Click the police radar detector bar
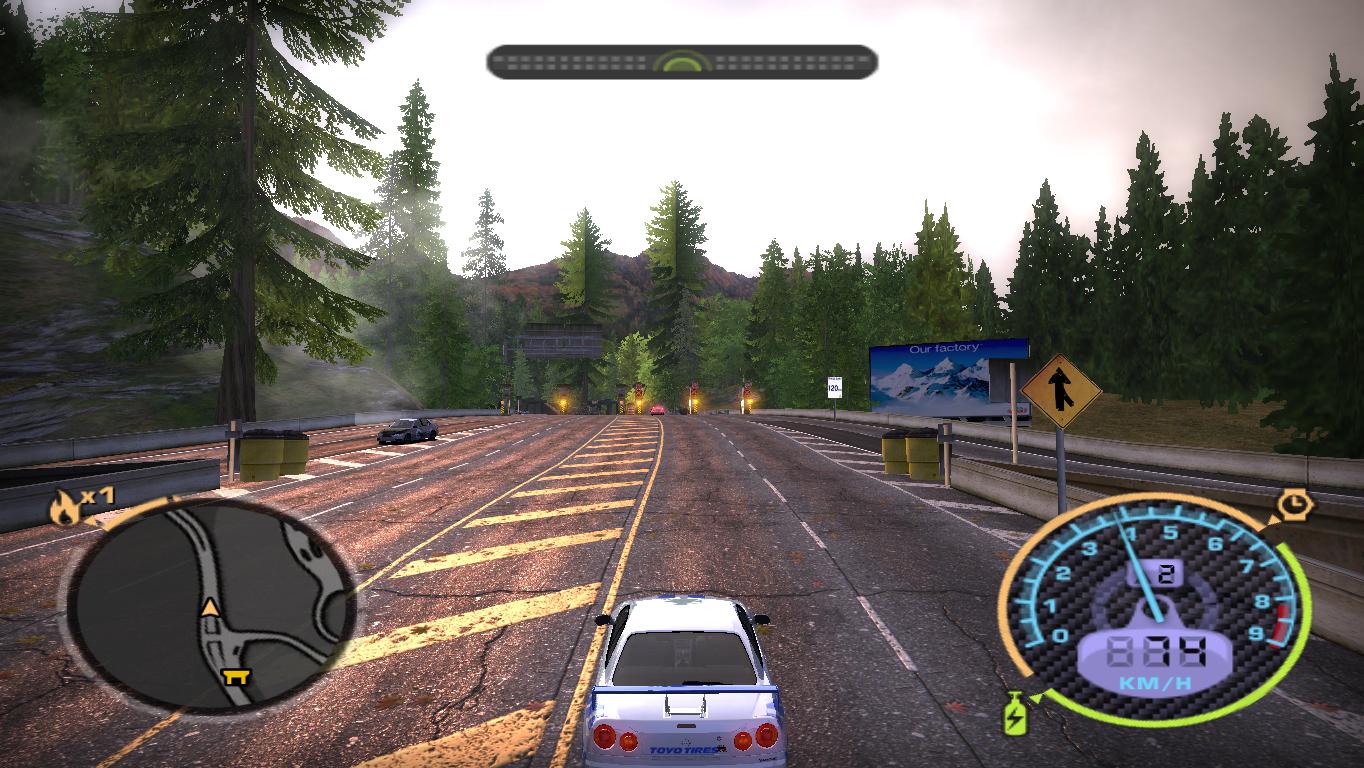The image size is (1364, 768). point(682,62)
